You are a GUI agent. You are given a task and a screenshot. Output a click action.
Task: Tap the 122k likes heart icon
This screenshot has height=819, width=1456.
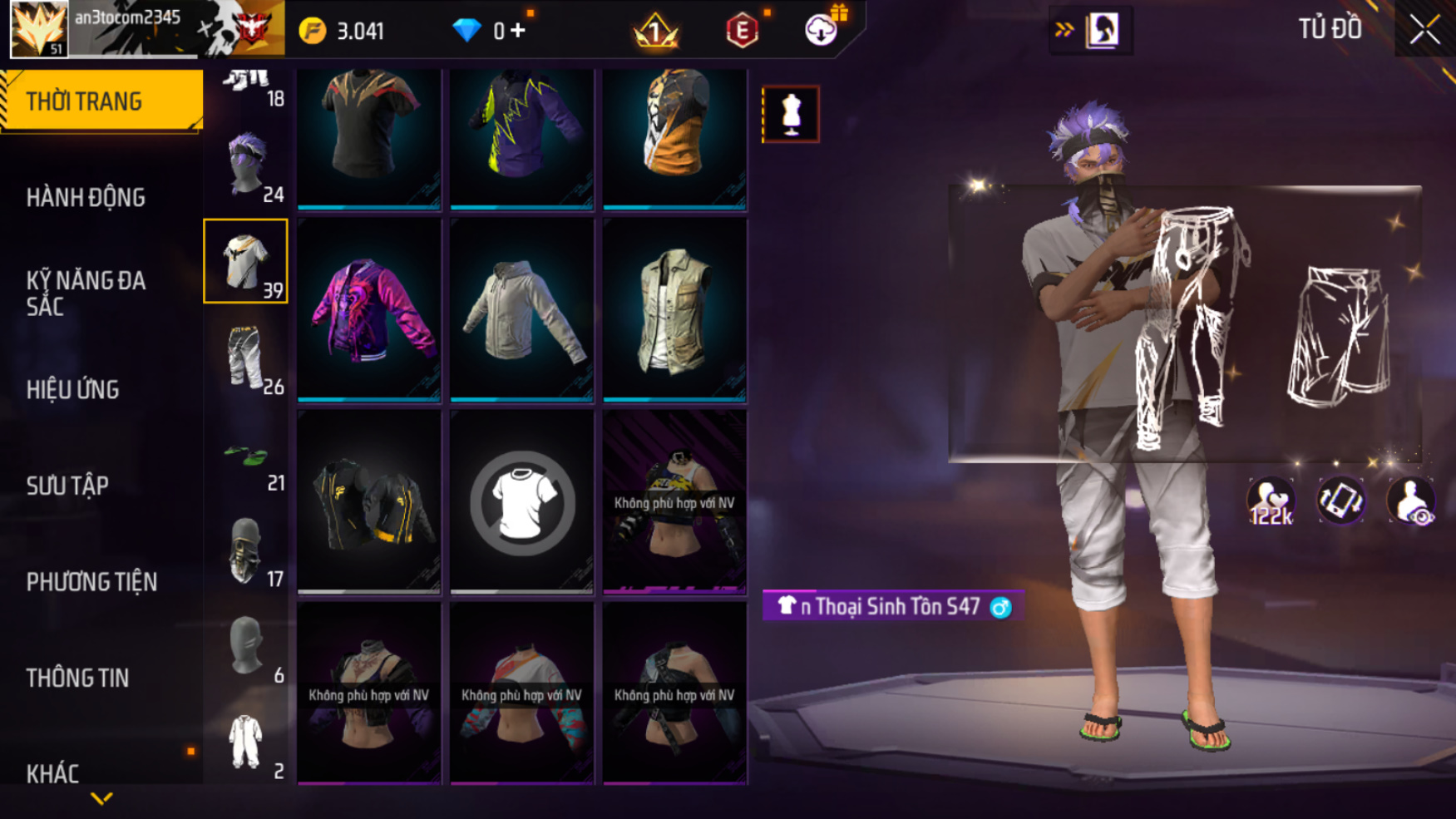(x=1271, y=501)
